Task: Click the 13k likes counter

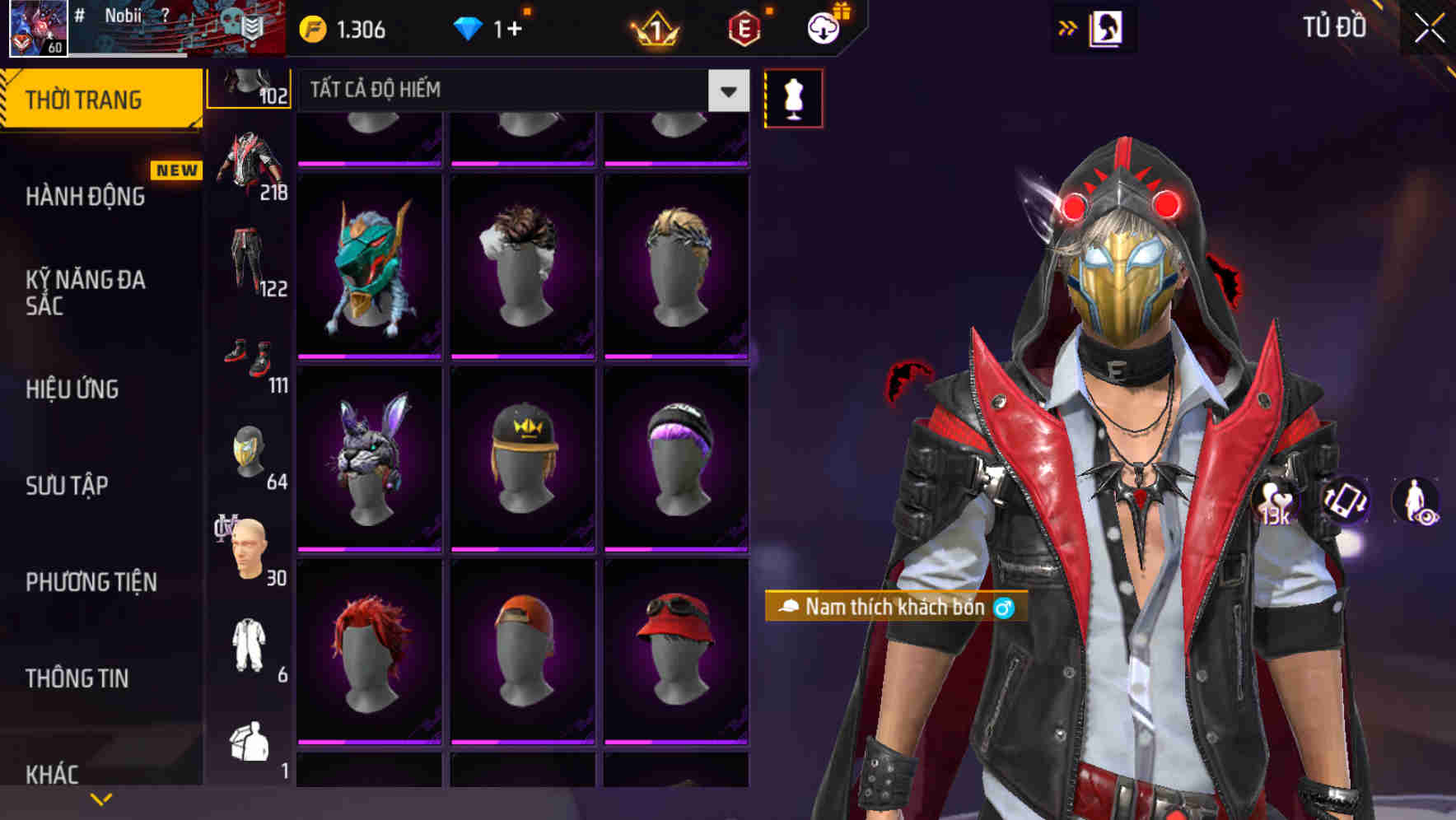Action: [x=1274, y=501]
